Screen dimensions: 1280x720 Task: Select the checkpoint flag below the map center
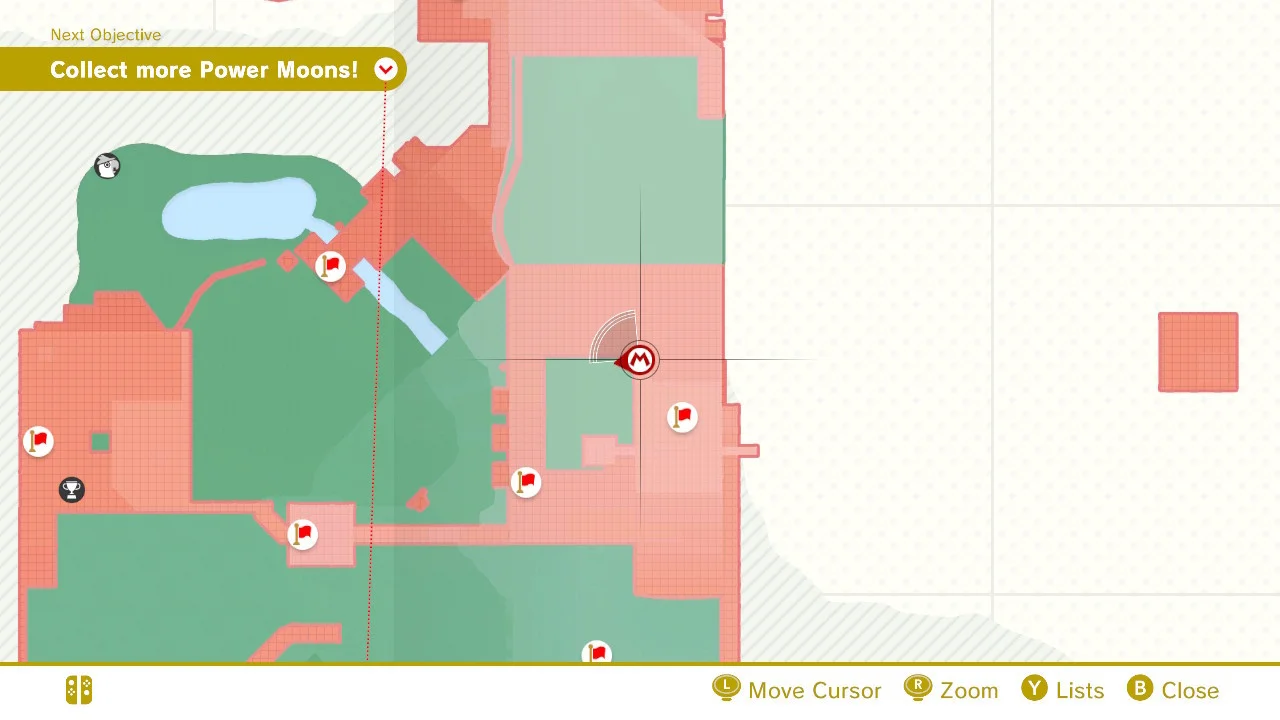coord(526,482)
